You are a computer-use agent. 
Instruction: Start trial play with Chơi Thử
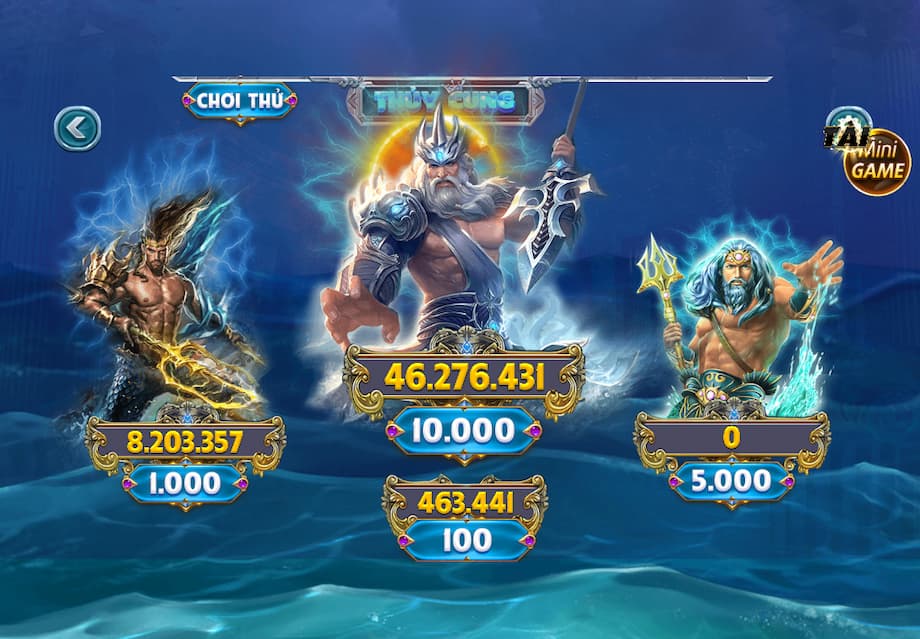click(x=239, y=101)
